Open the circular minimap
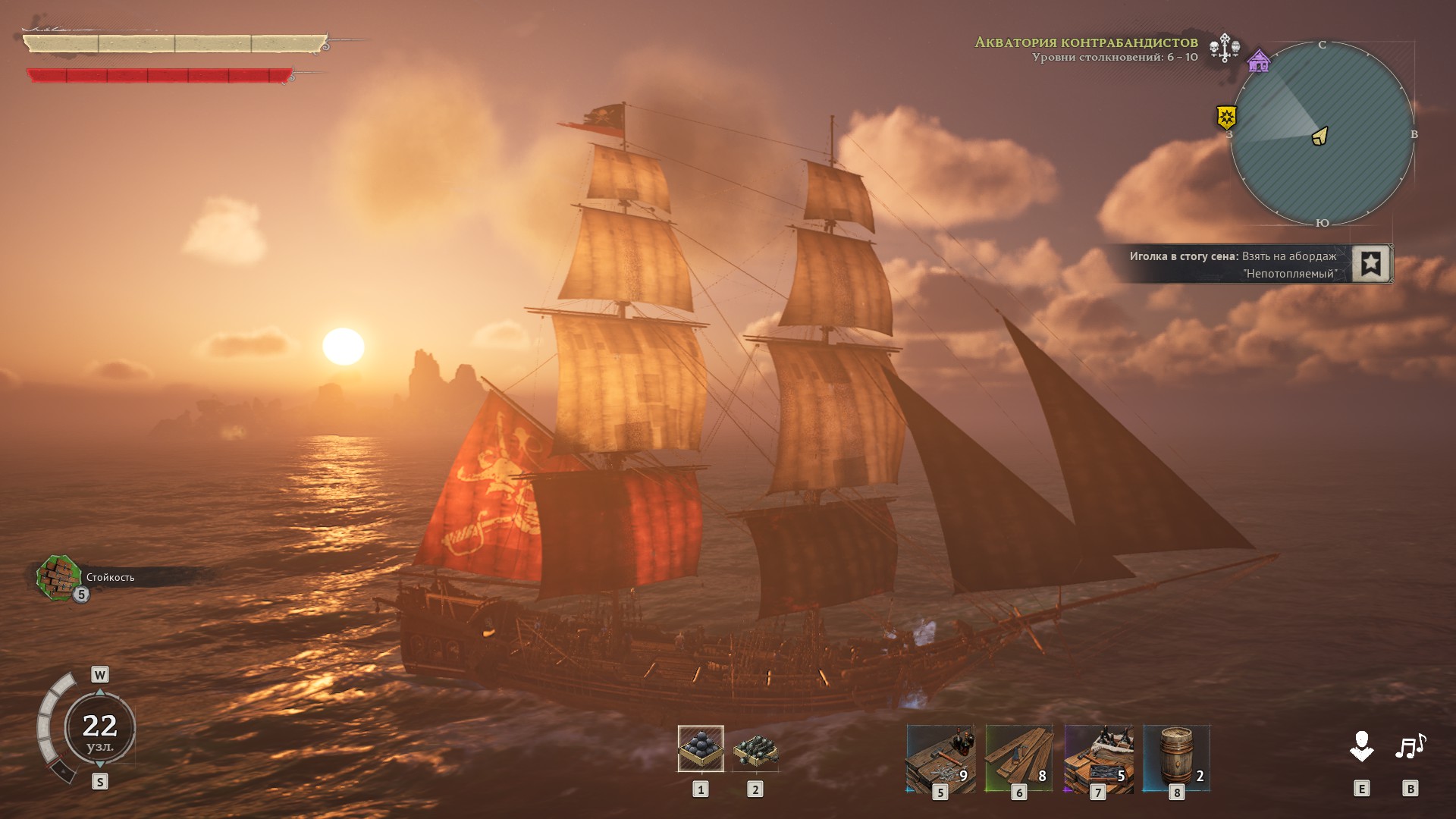This screenshot has height=819, width=1456. point(1322,134)
